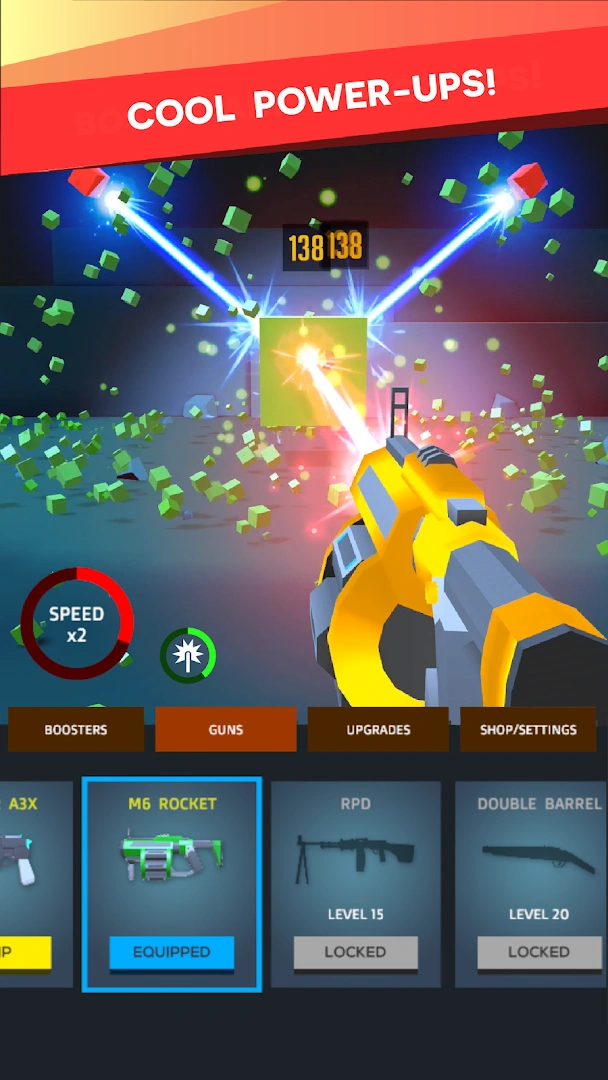Select the M6 Rocket gun card
Image resolution: width=608 pixels, height=1080 pixels.
pos(172,858)
